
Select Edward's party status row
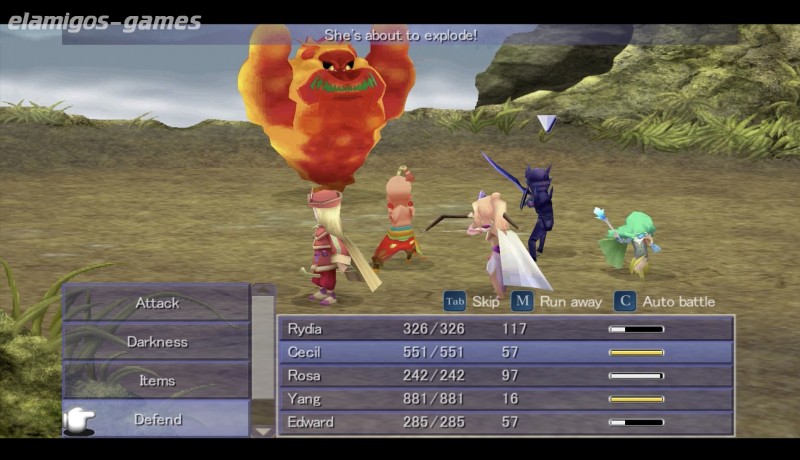506,422
